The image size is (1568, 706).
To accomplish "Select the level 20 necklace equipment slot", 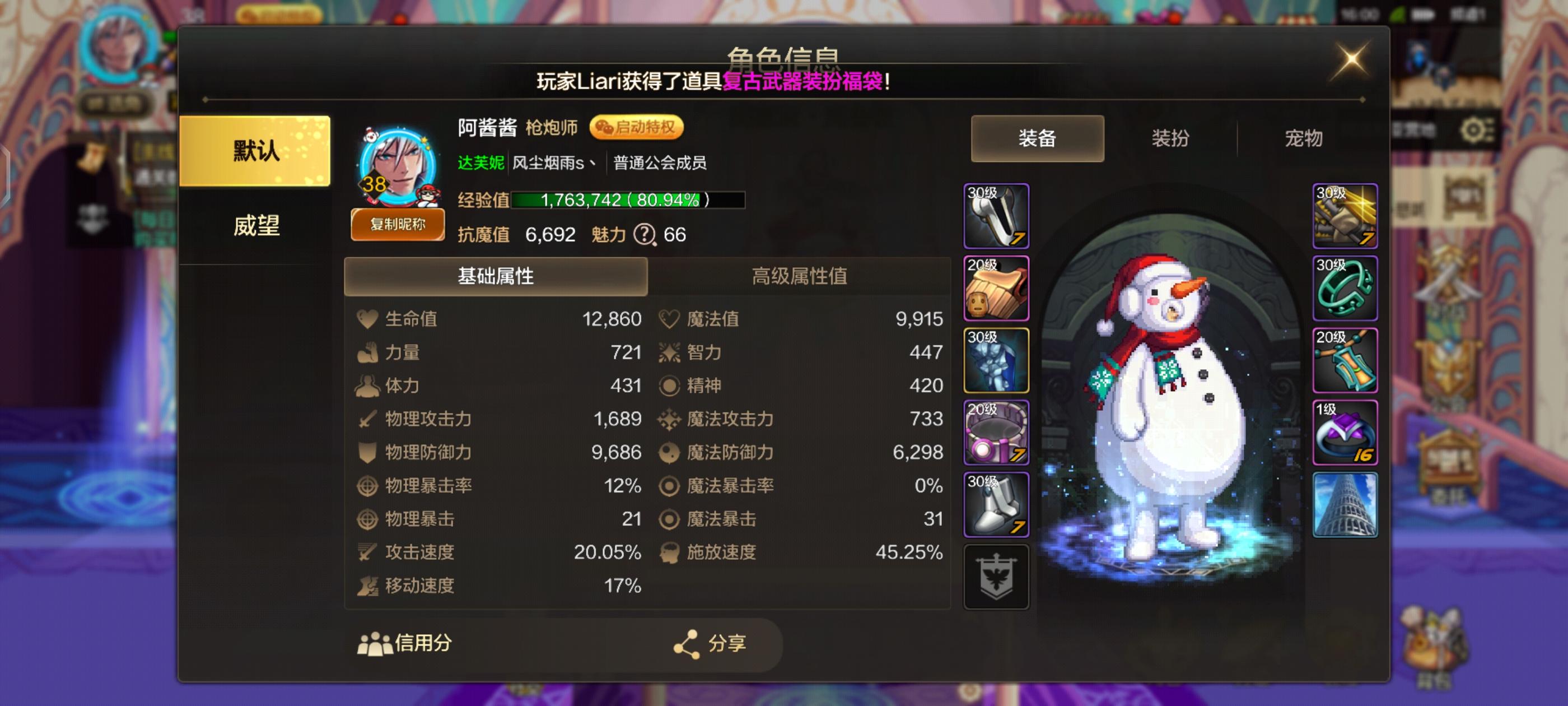I will pos(1345,359).
